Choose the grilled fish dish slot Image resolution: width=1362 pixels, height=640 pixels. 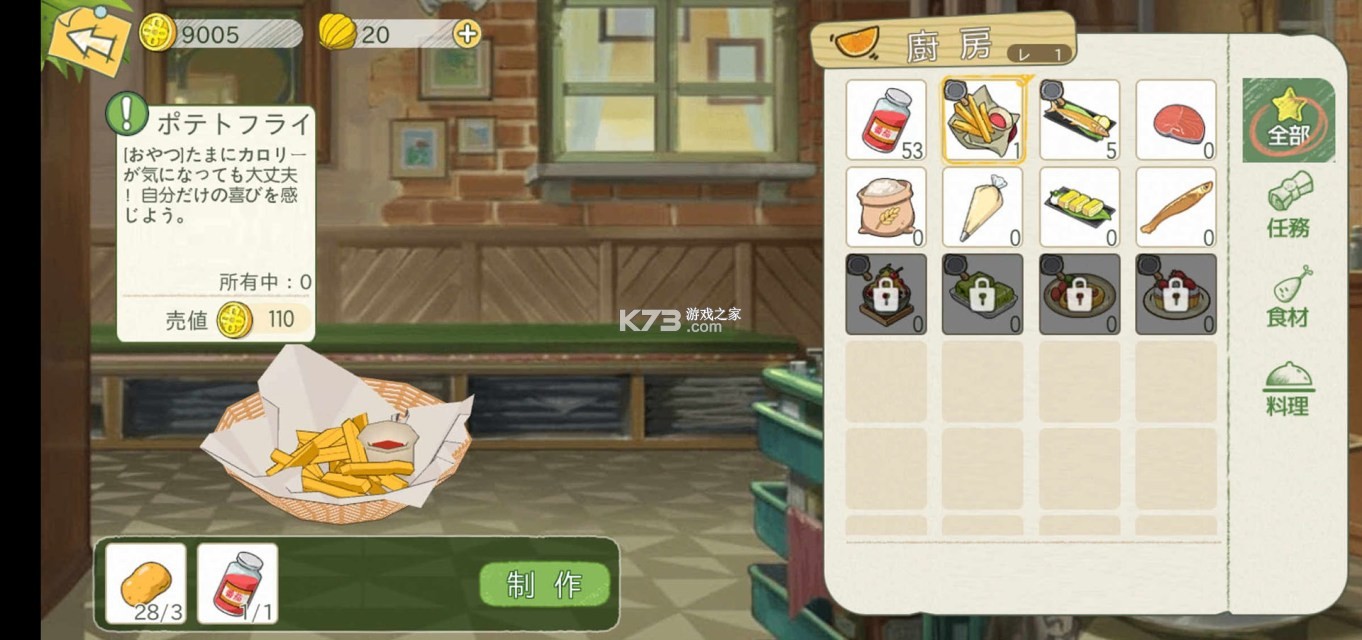[1079, 121]
